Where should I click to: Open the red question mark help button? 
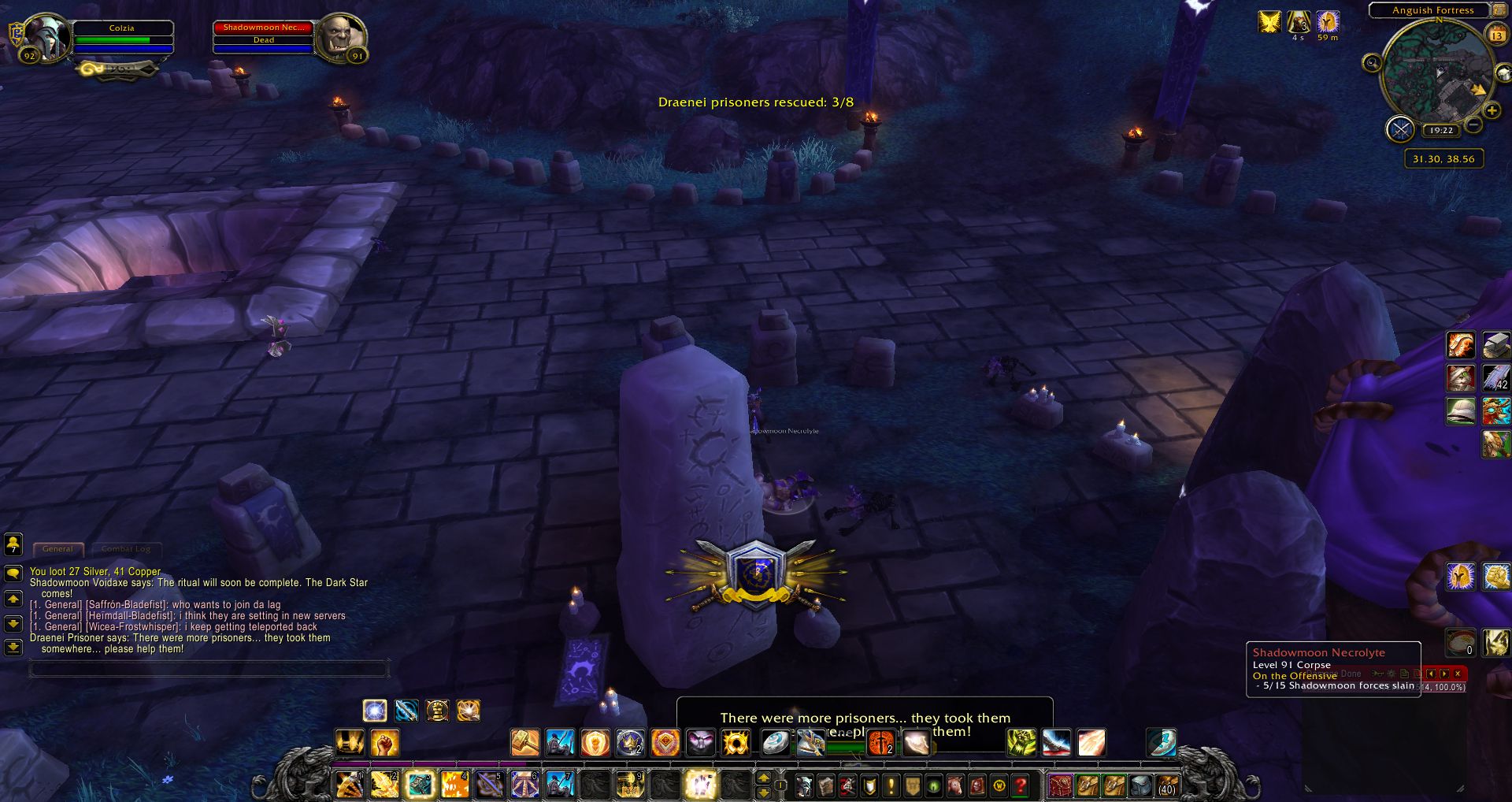point(1021,785)
